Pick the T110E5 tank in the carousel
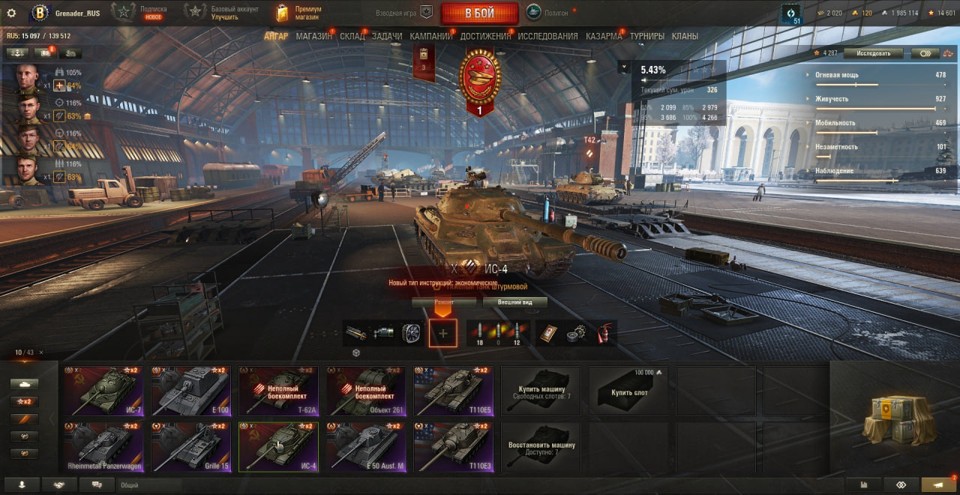Screen dimensions: 960x495 tap(455, 390)
